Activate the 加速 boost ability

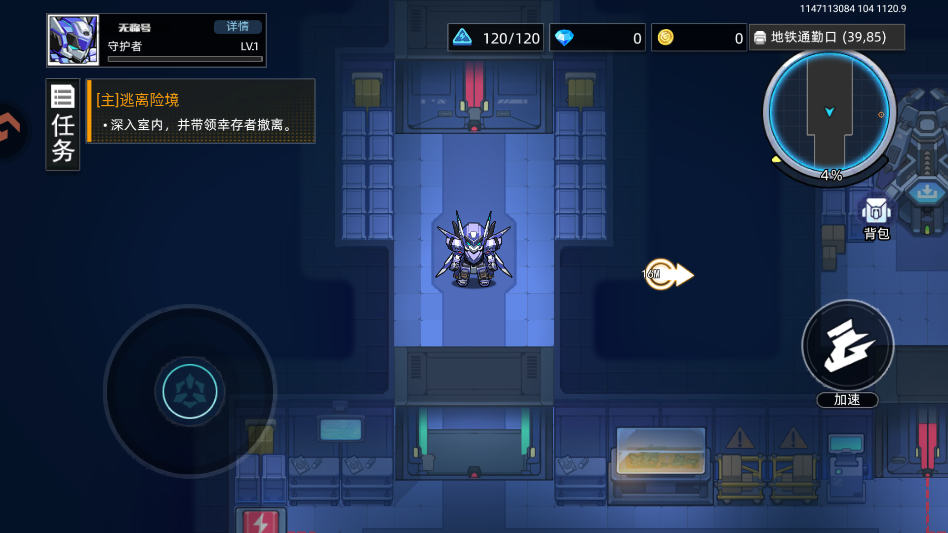tap(847, 347)
